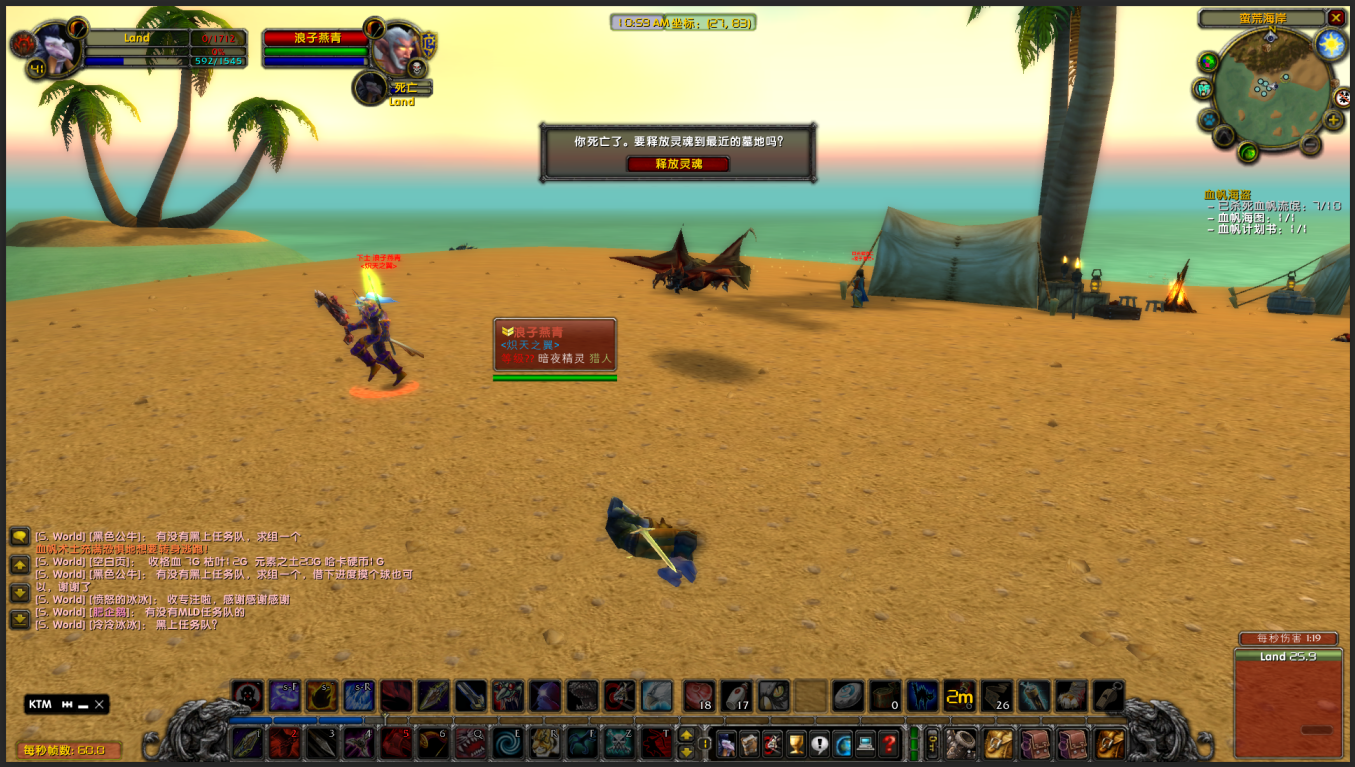Click the sun day-night indicator on minimap
The height and width of the screenshot is (767, 1355).
coord(1330,44)
